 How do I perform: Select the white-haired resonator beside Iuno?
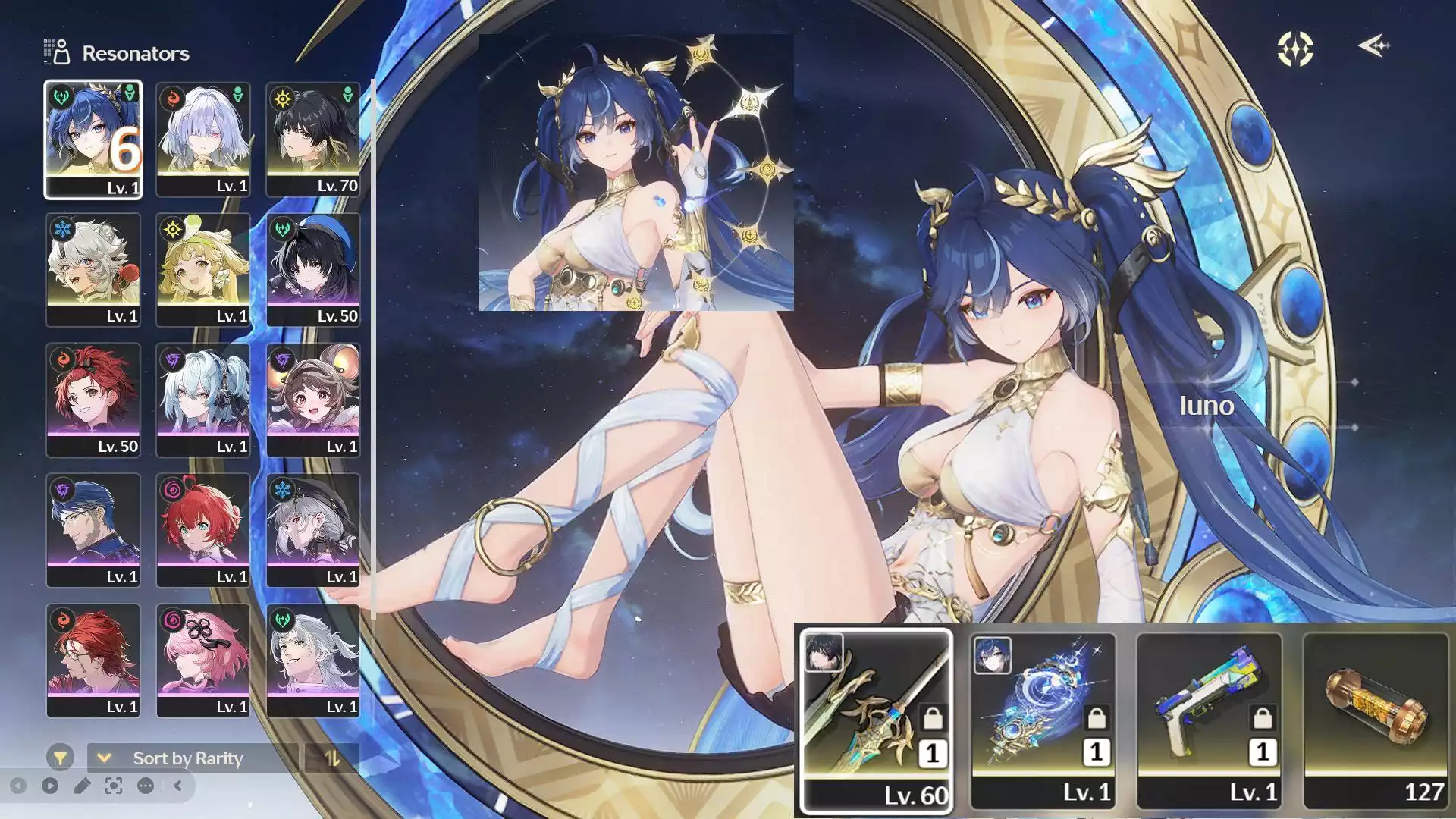[x=202, y=140]
